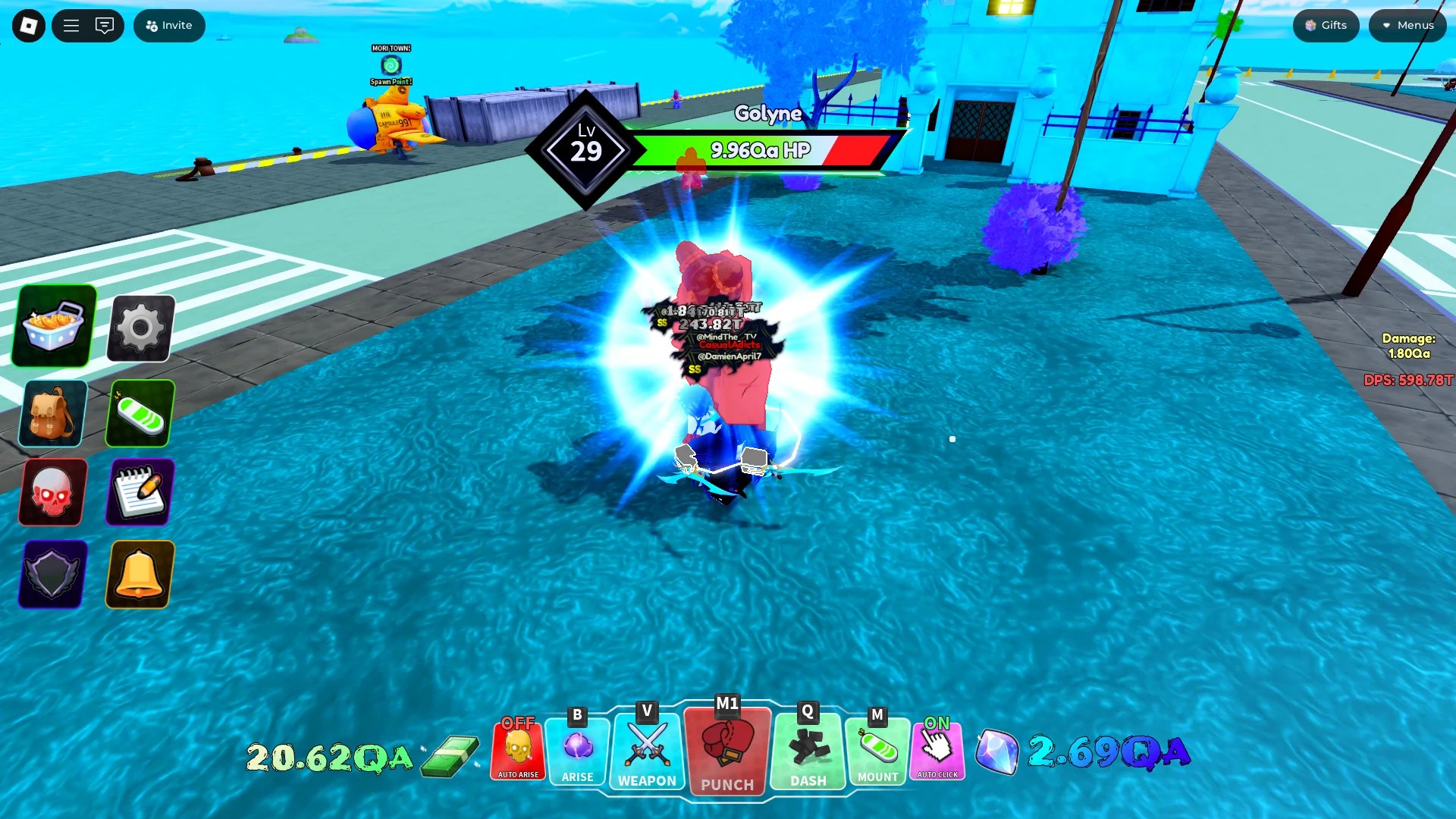Open the bell notifications panel
Image resolution: width=1456 pixels, height=819 pixels.
click(140, 574)
